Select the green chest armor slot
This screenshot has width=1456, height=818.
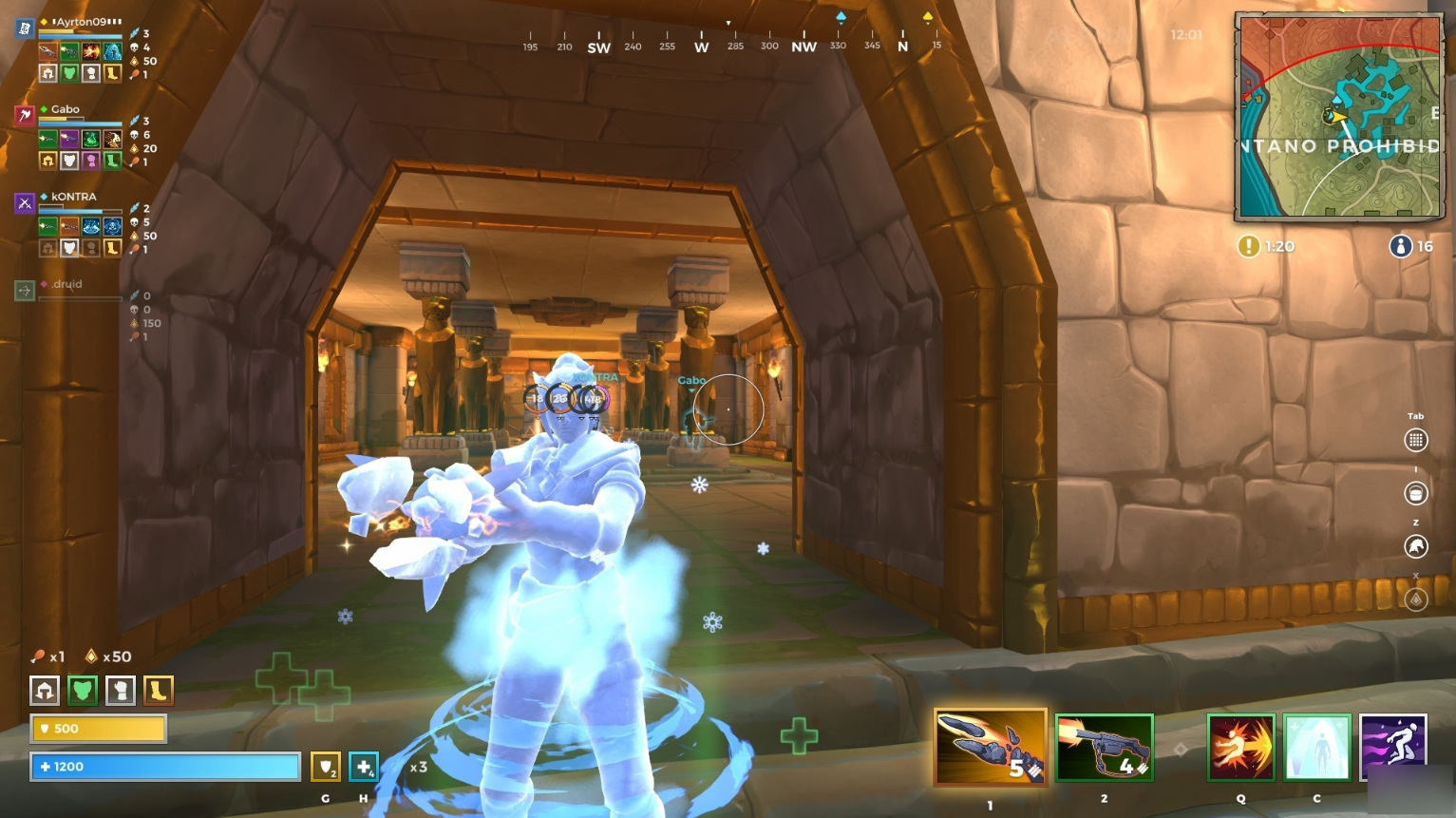83,690
